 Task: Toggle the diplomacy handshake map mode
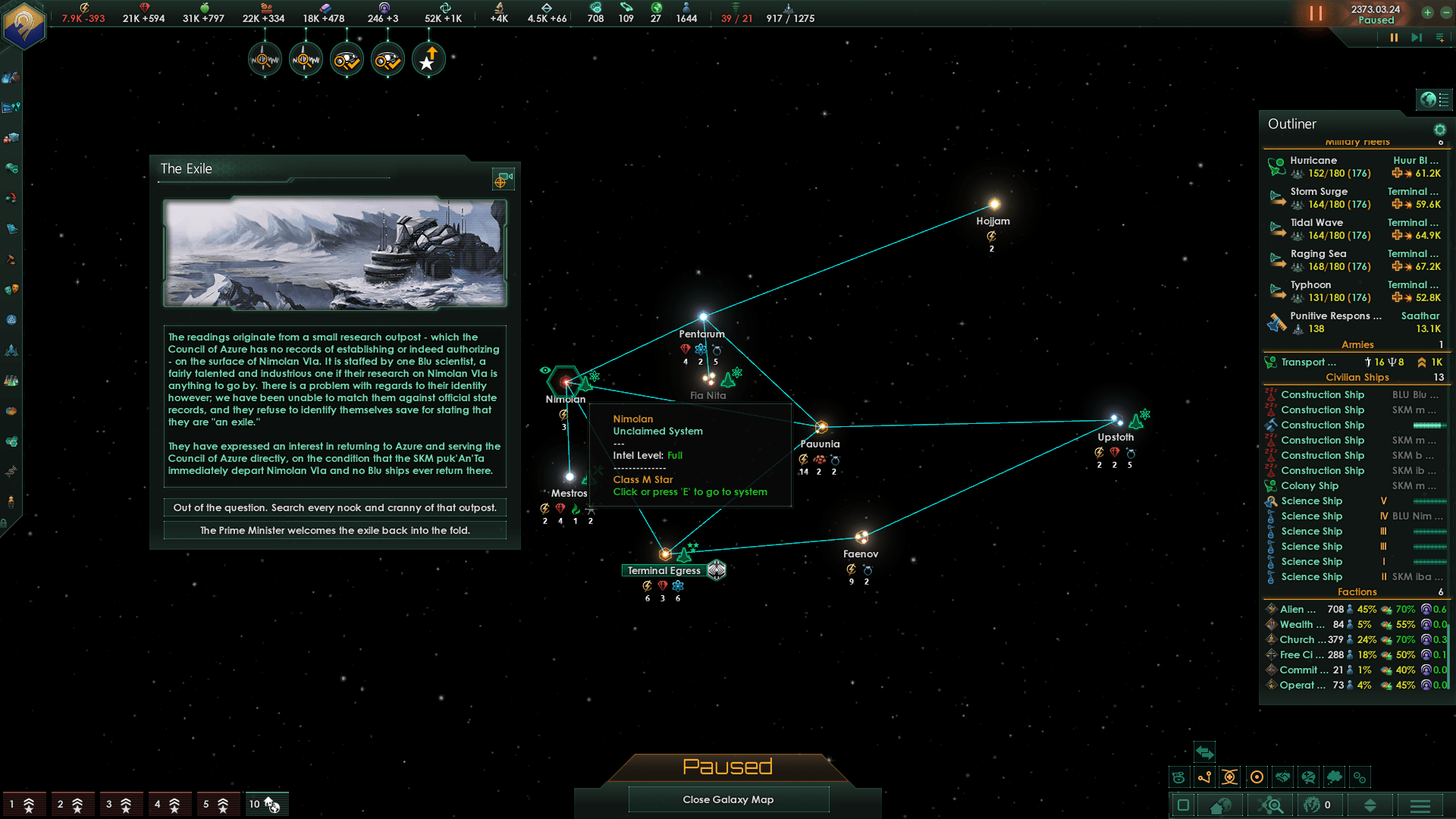[1282, 777]
